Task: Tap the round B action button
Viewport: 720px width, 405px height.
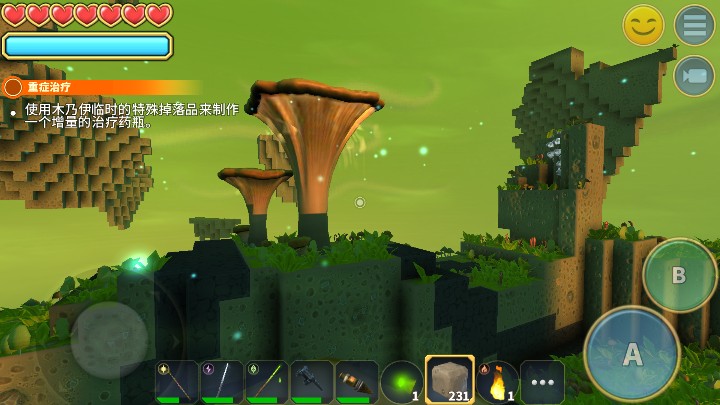Action: tap(679, 275)
